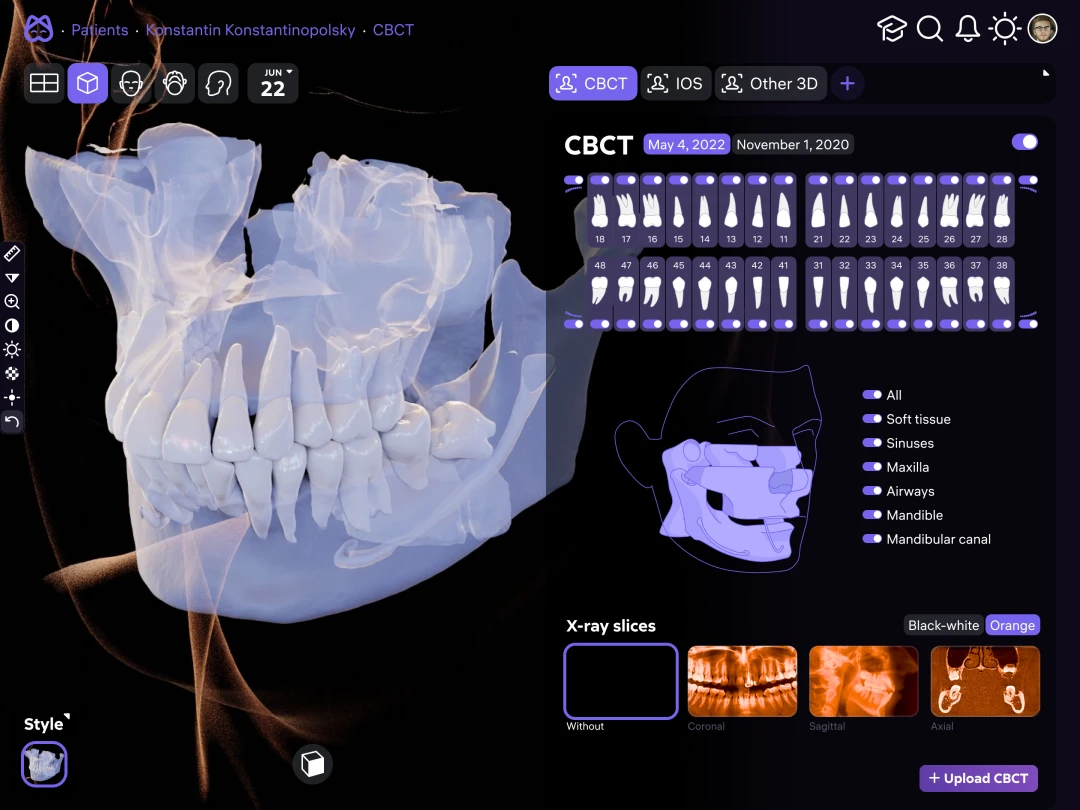Screen dimensions: 1080x810
Task: Open the search magnifier icon
Action: tap(930, 29)
